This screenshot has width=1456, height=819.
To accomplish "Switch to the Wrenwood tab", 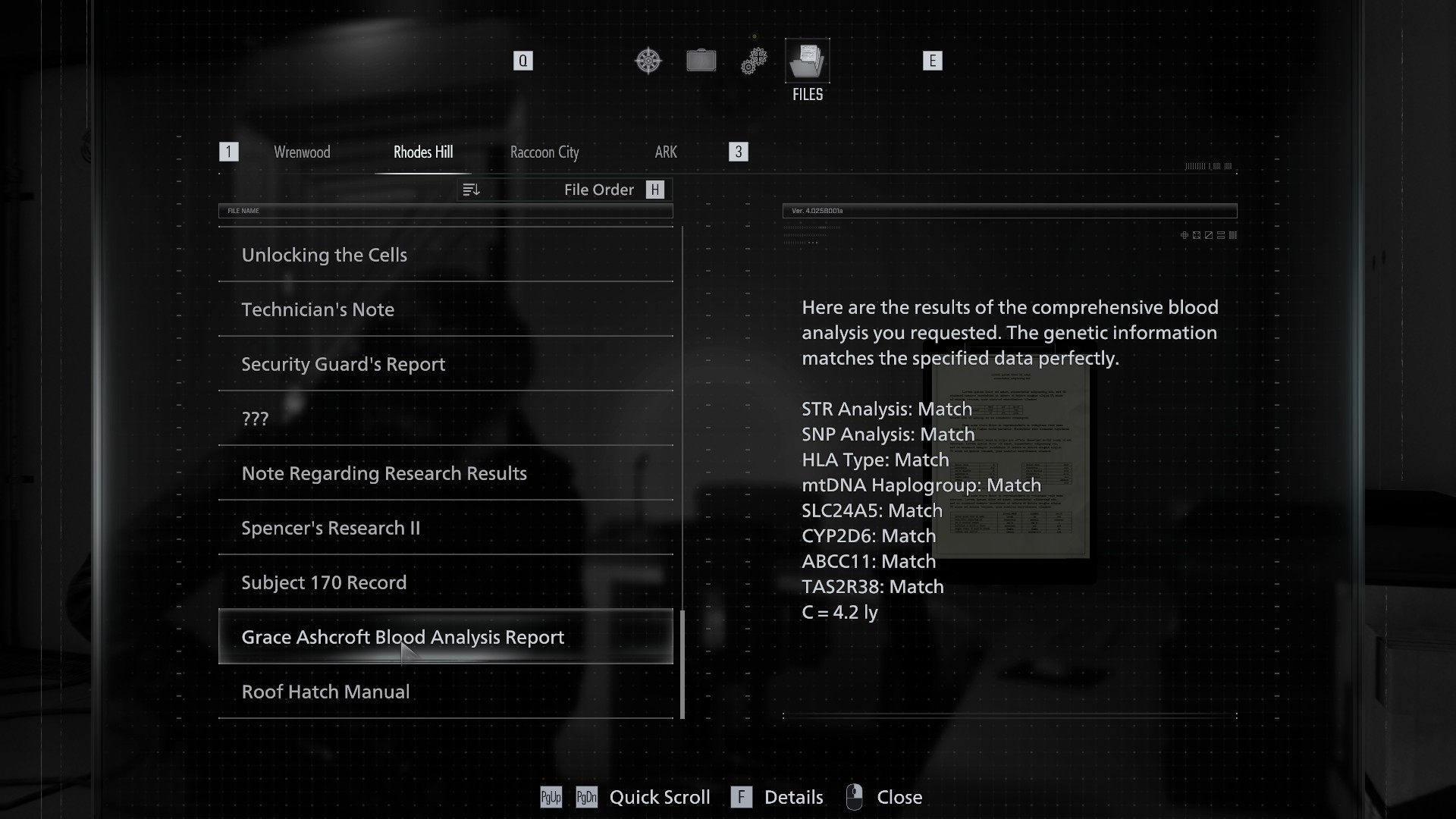I will coord(302,152).
